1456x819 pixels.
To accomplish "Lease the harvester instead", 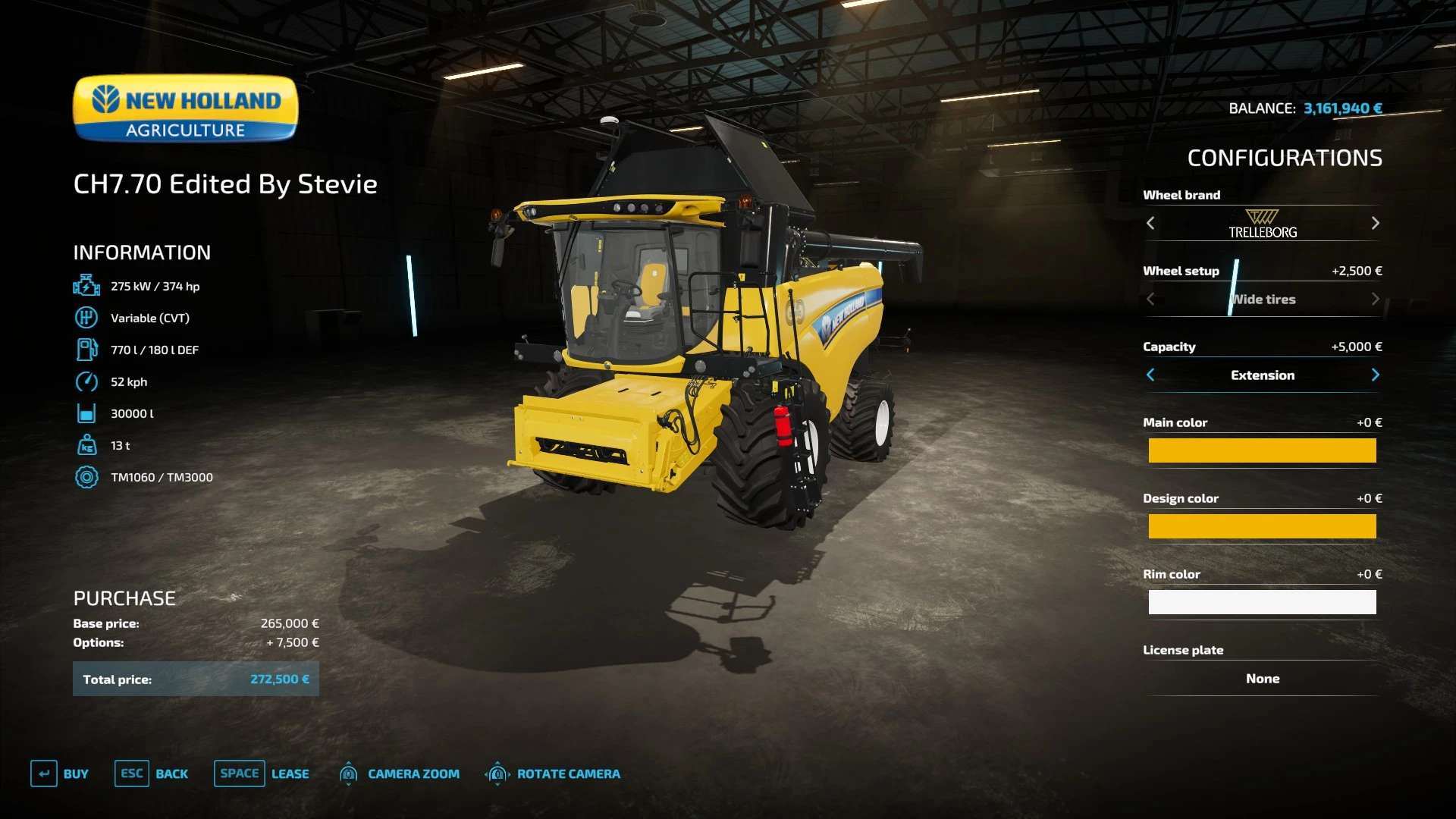I will coord(262,773).
